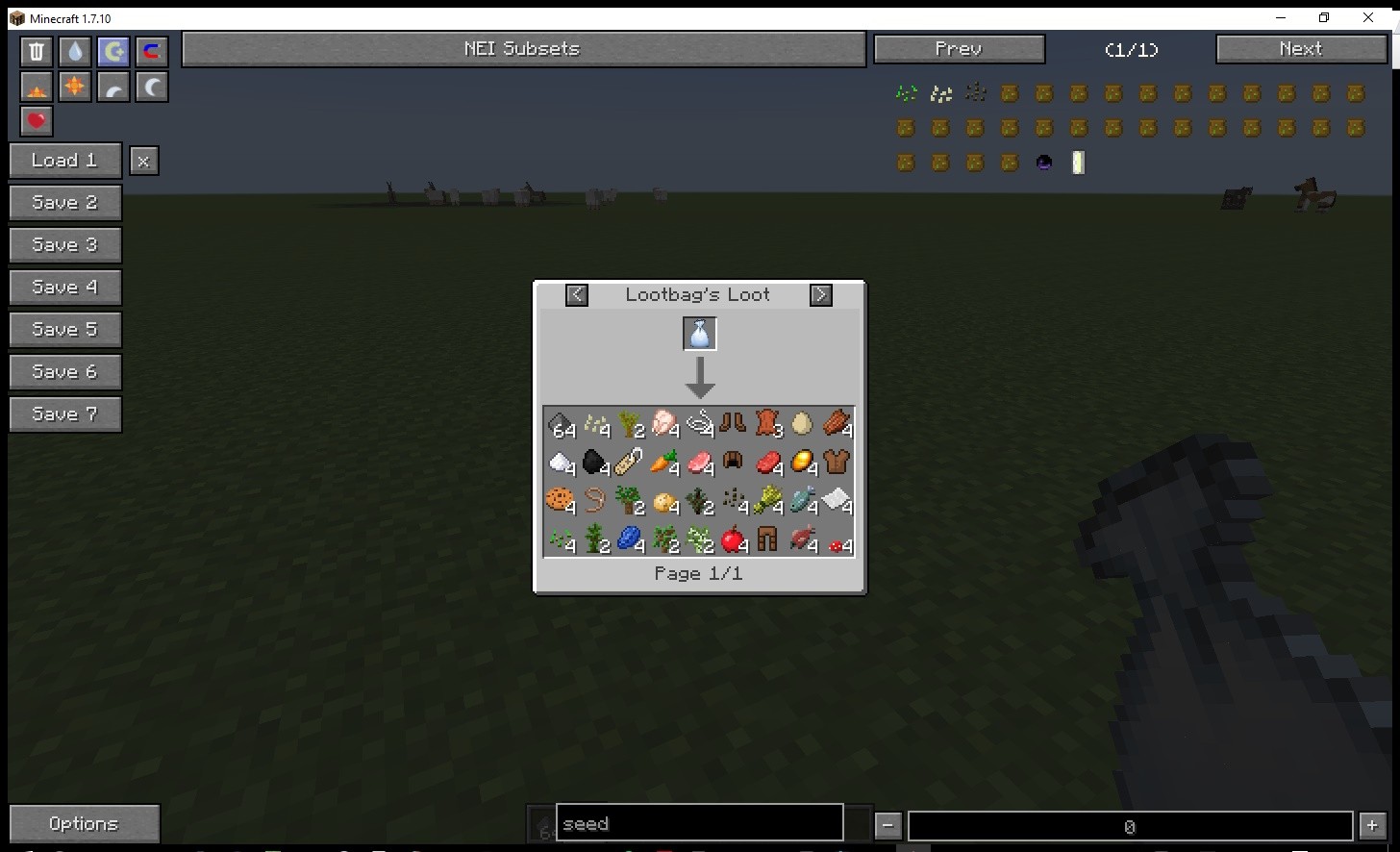Focus the item search box containing 'seed'
Image resolution: width=1400 pixels, height=852 pixels.
[x=699, y=824]
